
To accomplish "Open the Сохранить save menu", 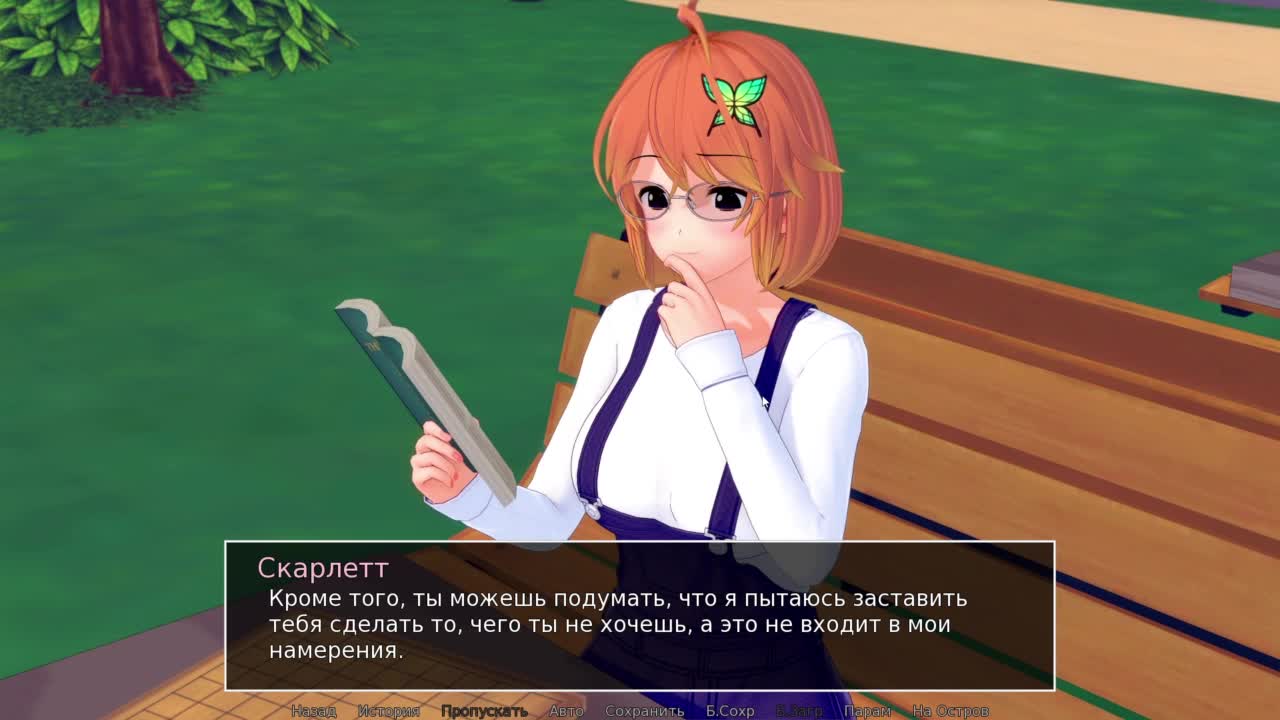I will coord(644,711).
